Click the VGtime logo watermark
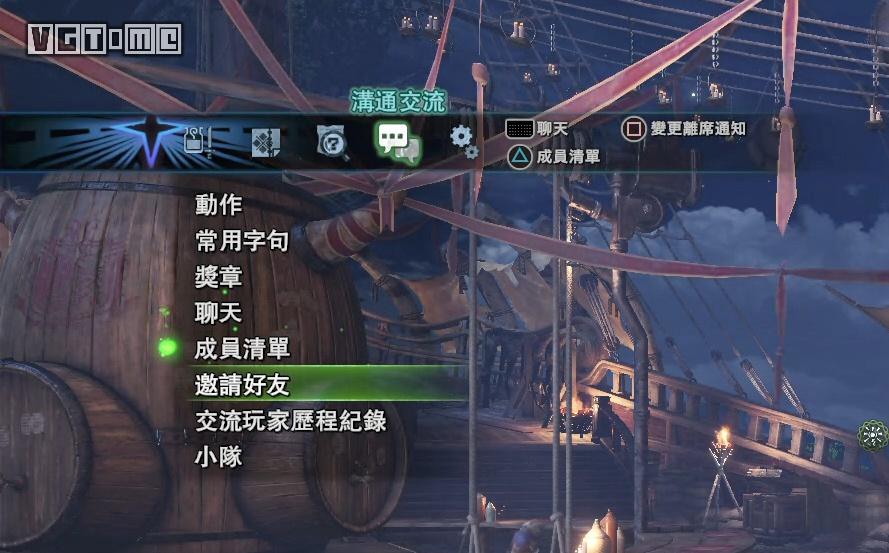Screen dimensions: 889x553 104,39
